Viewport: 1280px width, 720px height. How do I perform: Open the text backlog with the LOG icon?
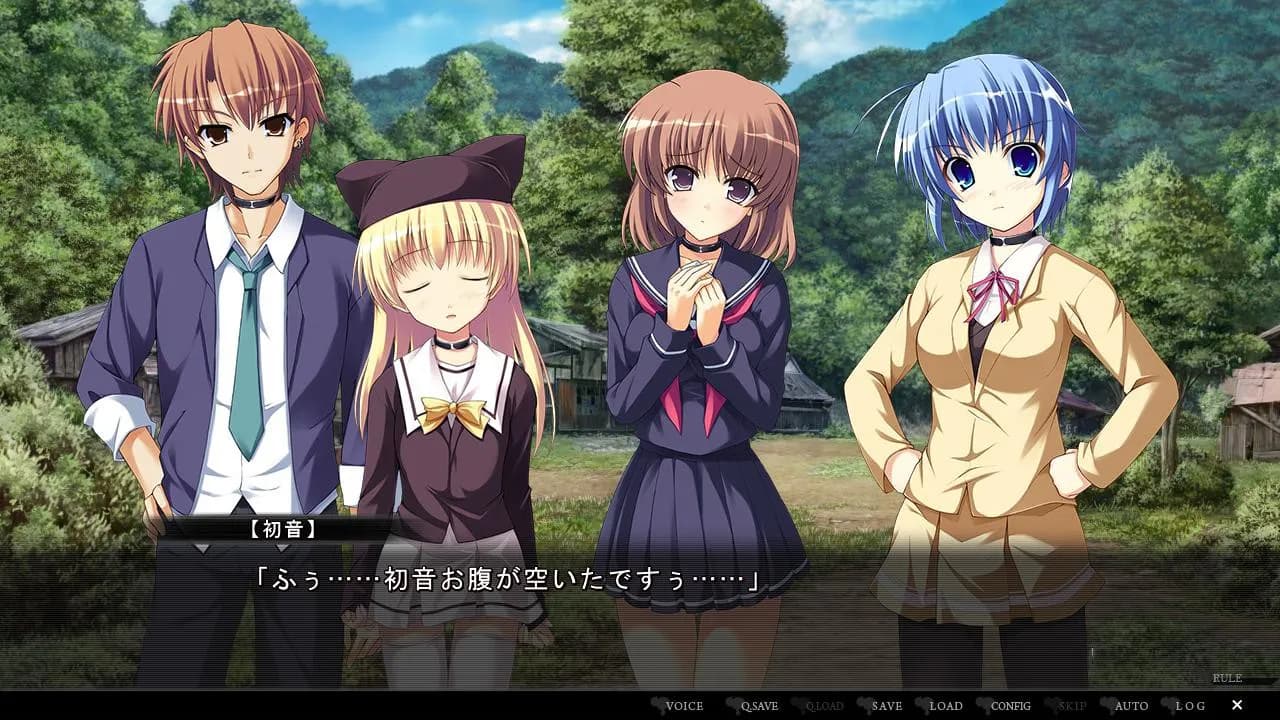[x=1192, y=705]
